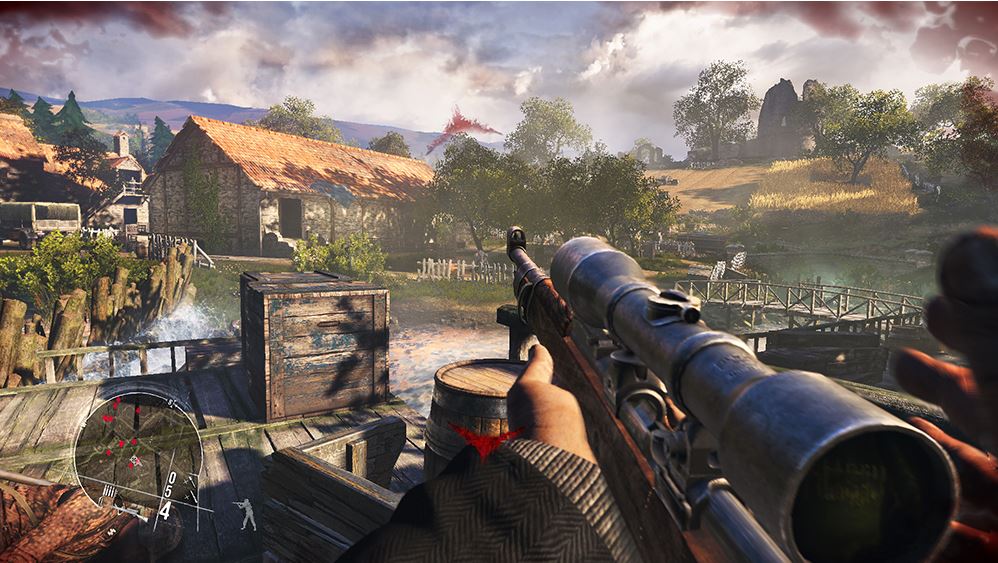Click the red eagle emblem marker
This screenshot has height=563, width=998.
pyautogui.click(x=486, y=437)
